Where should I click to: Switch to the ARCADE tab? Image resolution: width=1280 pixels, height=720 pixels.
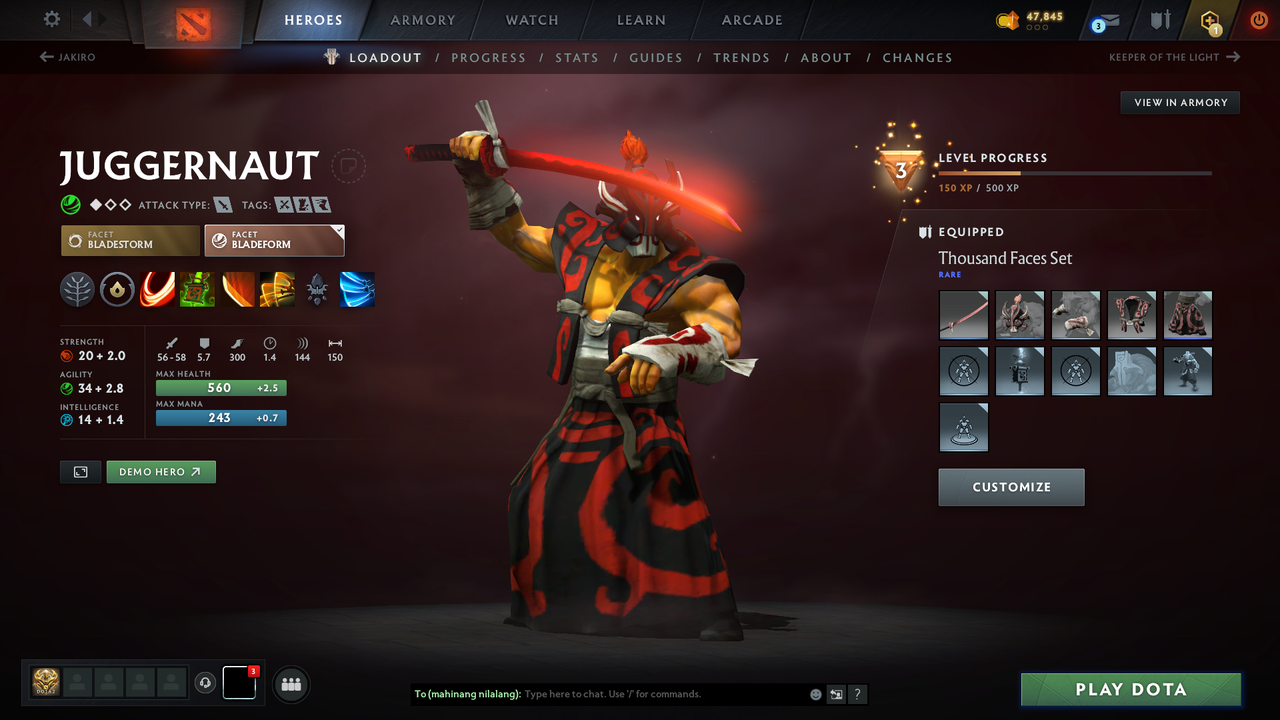(751, 20)
